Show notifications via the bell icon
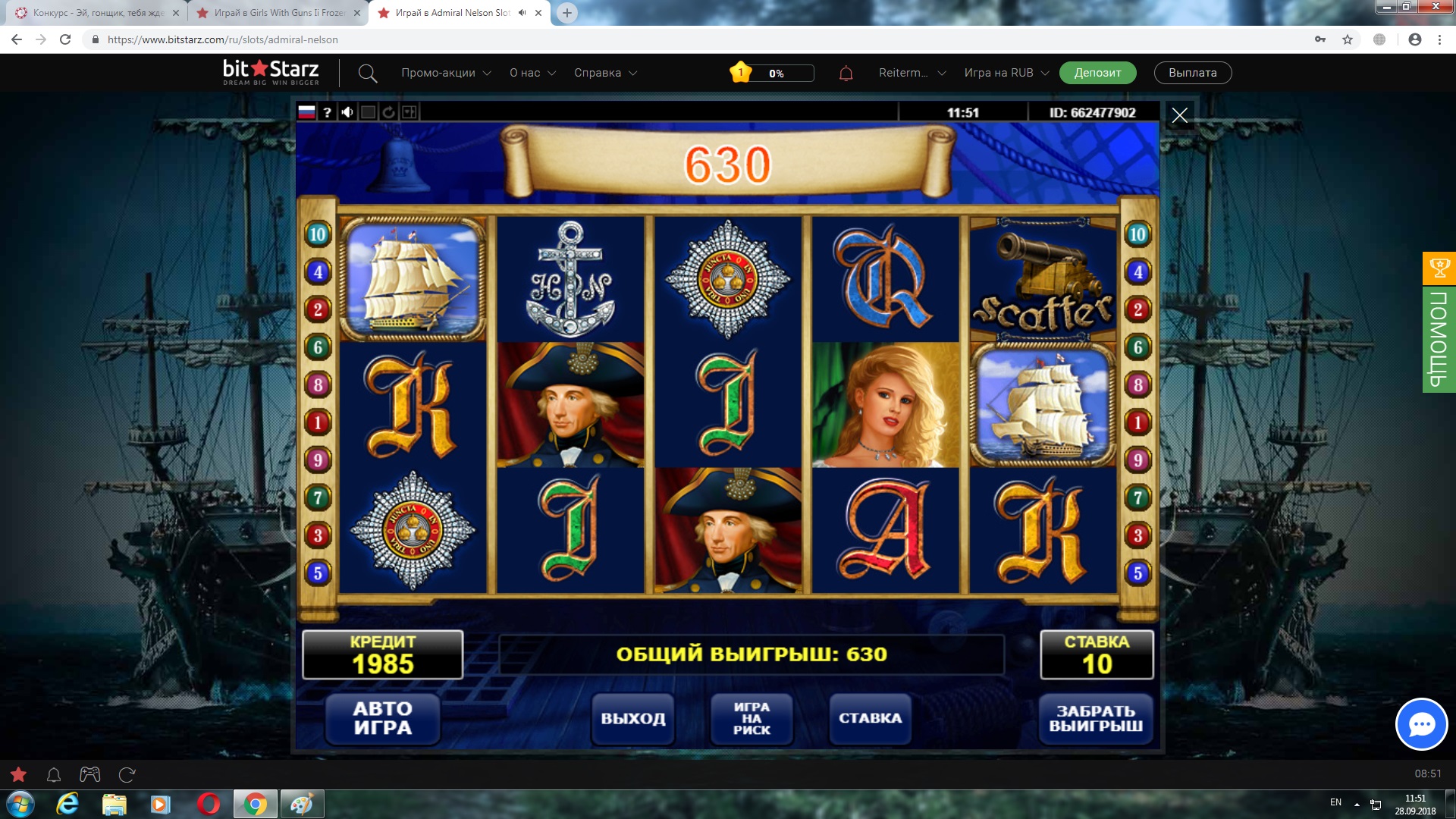 [846, 74]
